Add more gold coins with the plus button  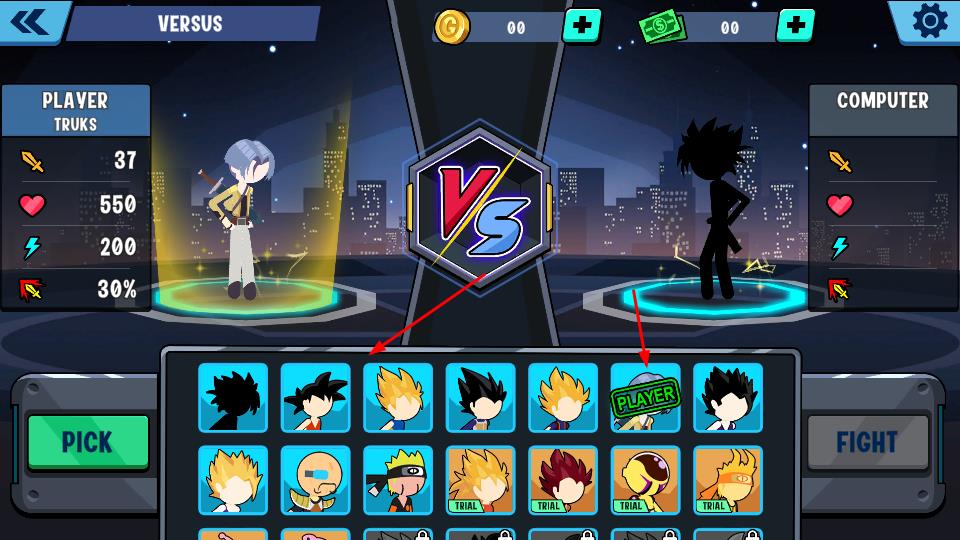click(x=582, y=26)
